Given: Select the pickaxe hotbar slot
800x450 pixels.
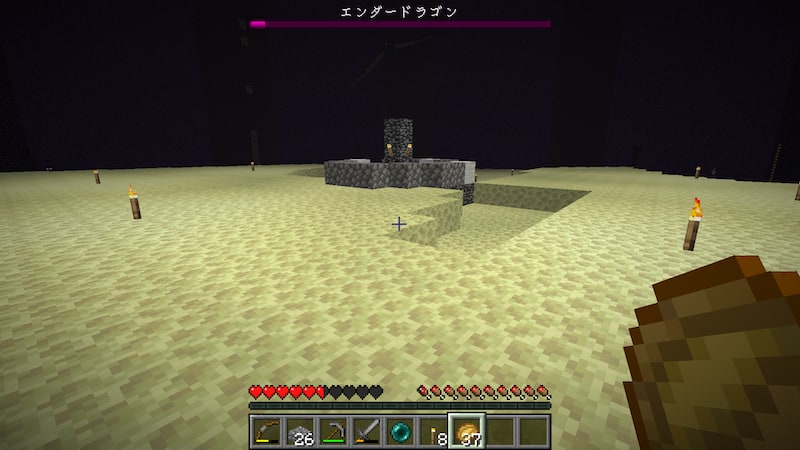Looking at the screenshot, I should click(334, 432).
